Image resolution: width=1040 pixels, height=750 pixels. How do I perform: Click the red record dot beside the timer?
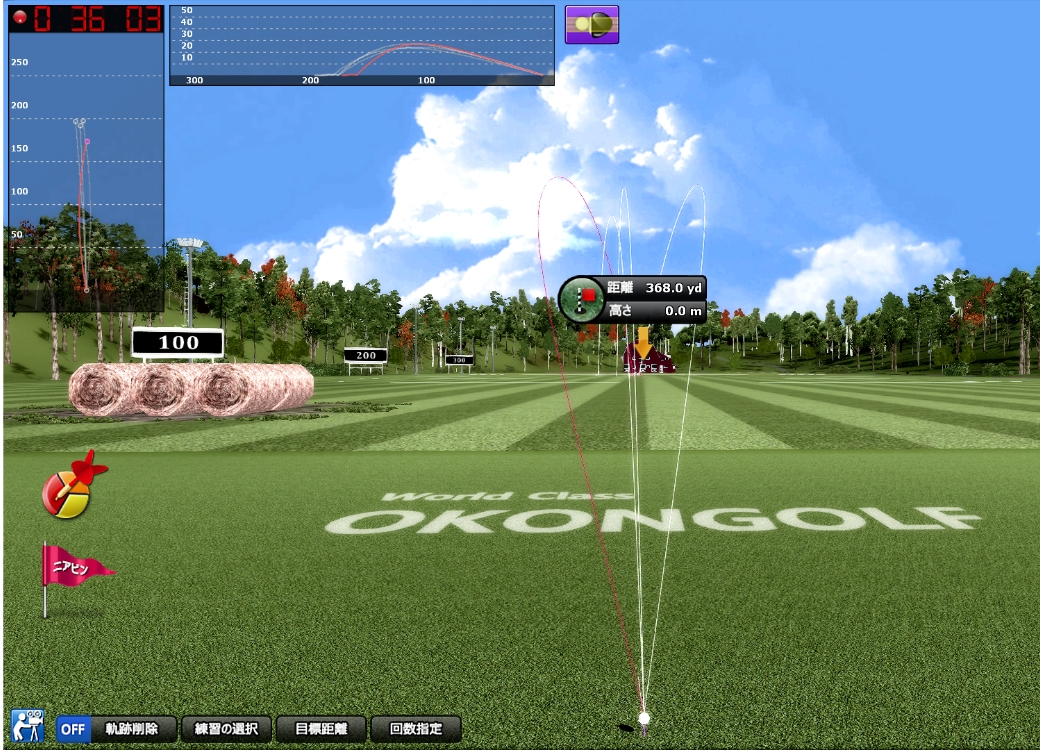[x=19, y=18]
